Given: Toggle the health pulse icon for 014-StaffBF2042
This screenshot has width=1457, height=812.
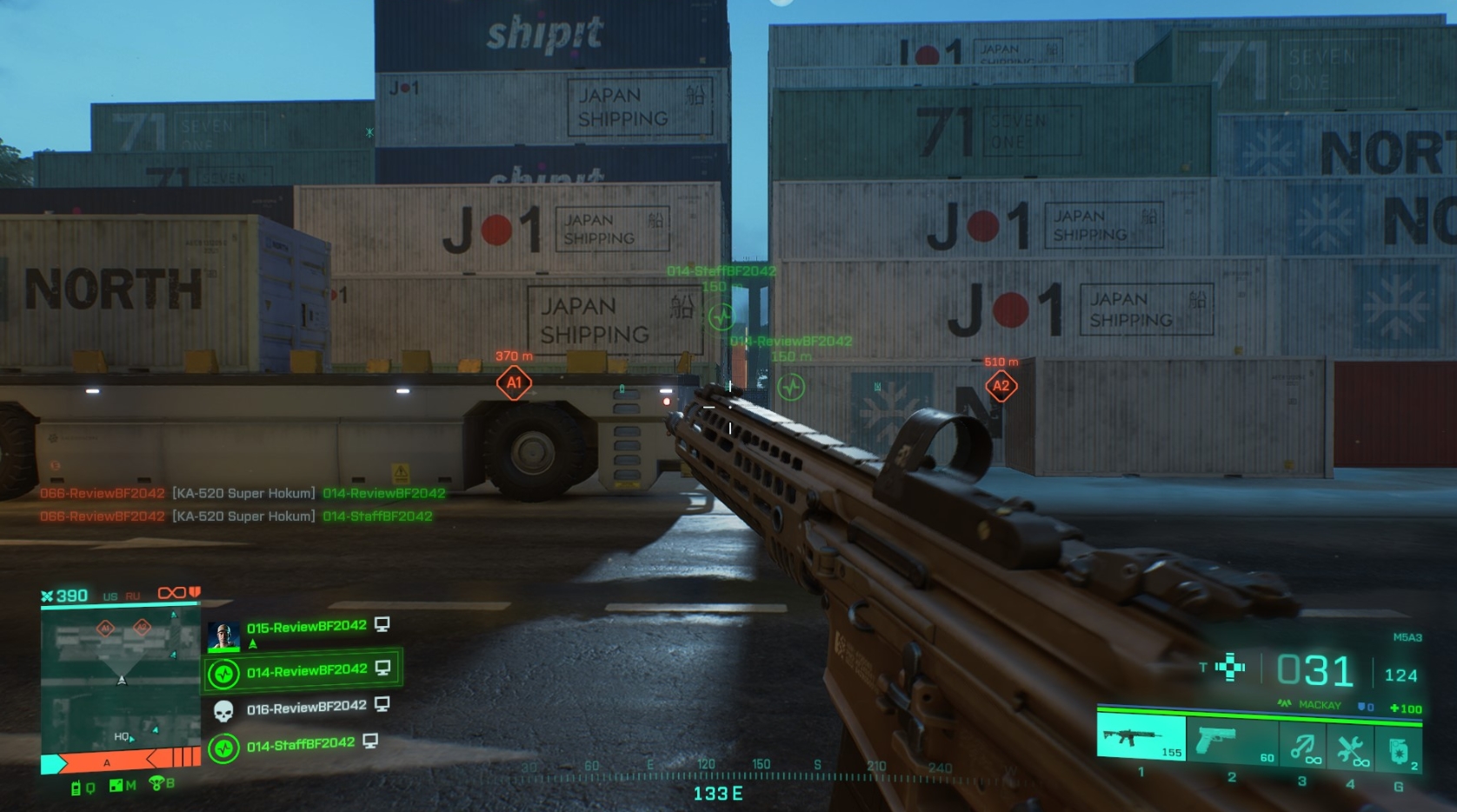Looking at the screenshot, I should (223, 749).
